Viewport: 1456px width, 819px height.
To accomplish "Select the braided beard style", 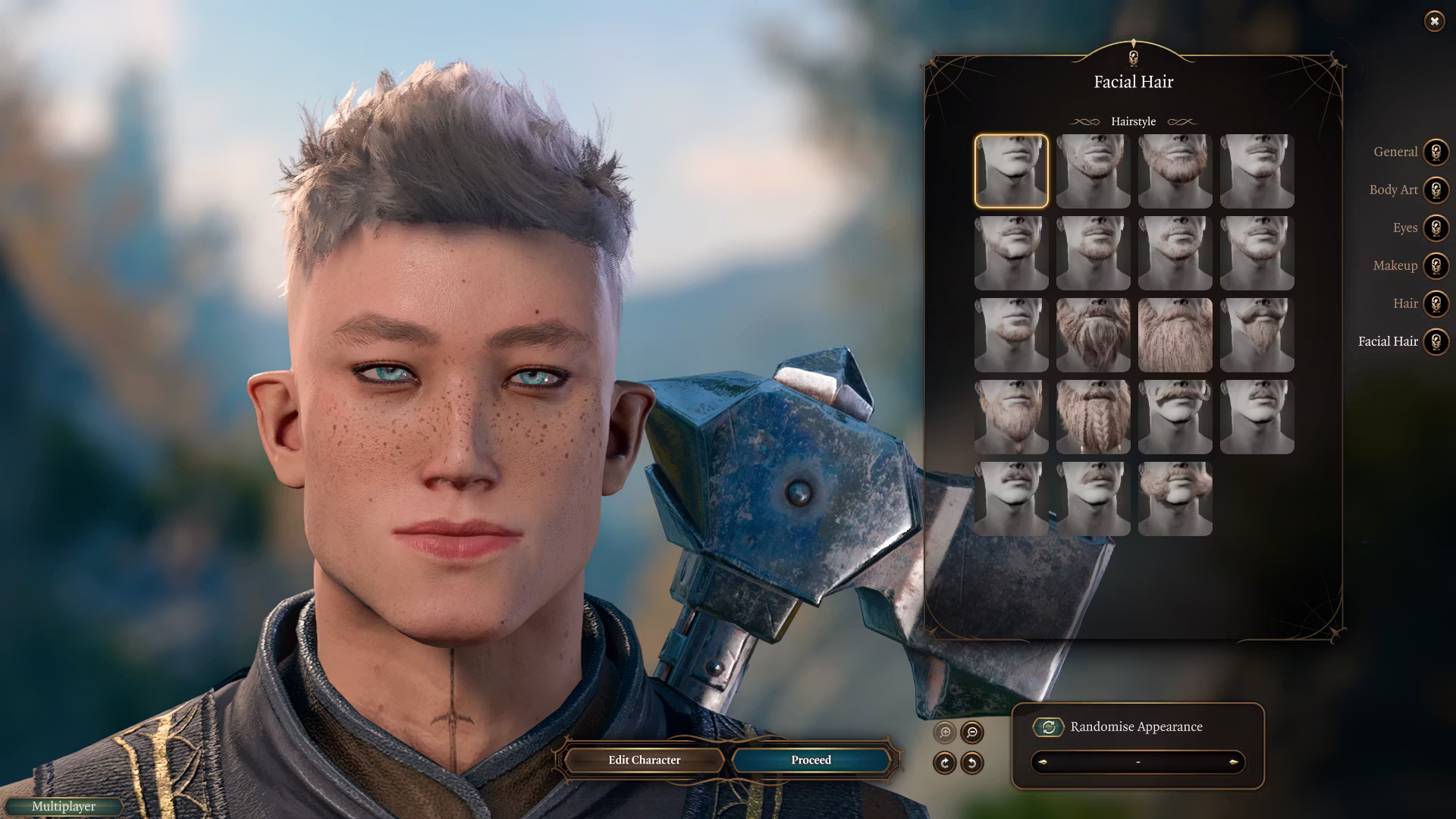I will (x=1093, y=416).
